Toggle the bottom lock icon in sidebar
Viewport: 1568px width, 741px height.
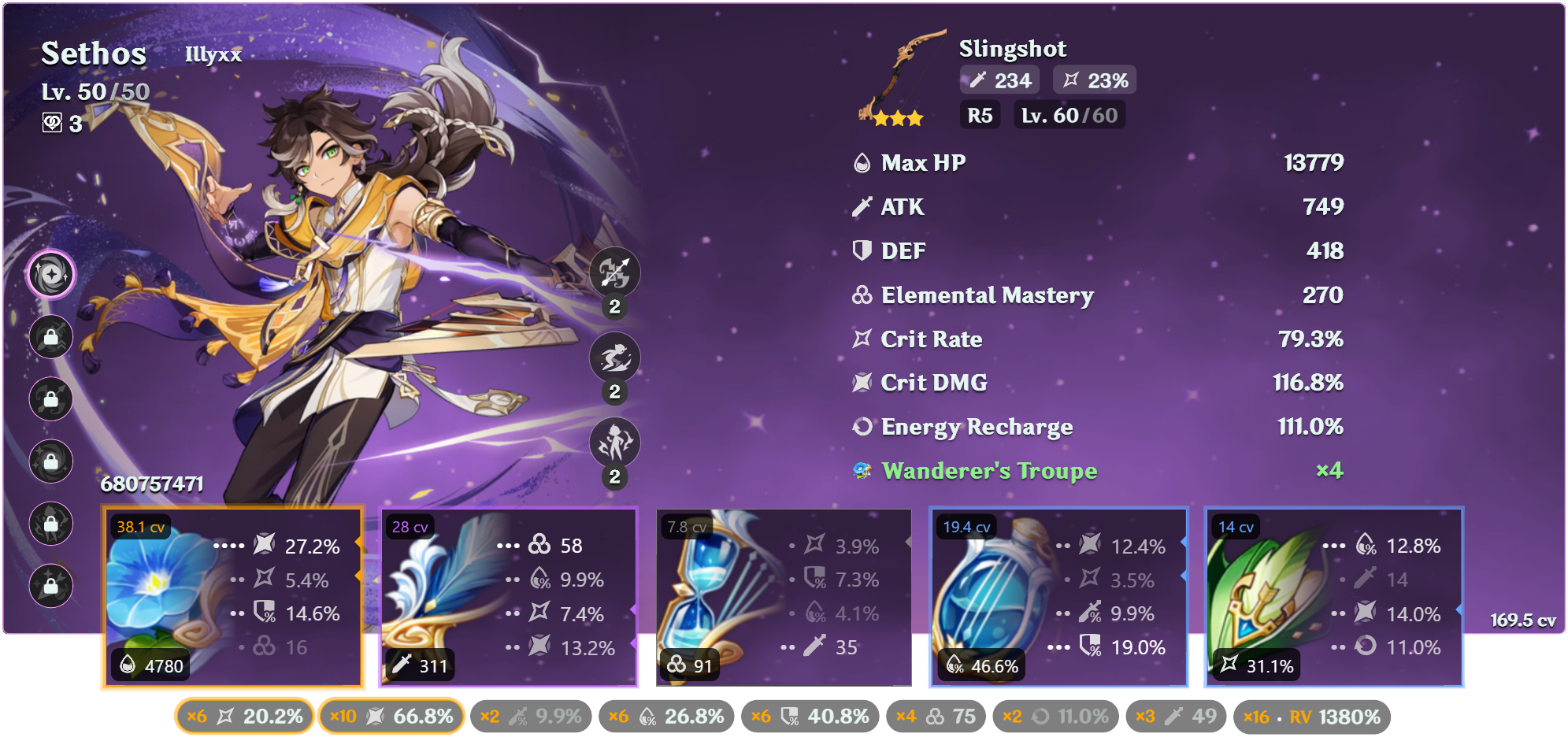coord(50,585)
